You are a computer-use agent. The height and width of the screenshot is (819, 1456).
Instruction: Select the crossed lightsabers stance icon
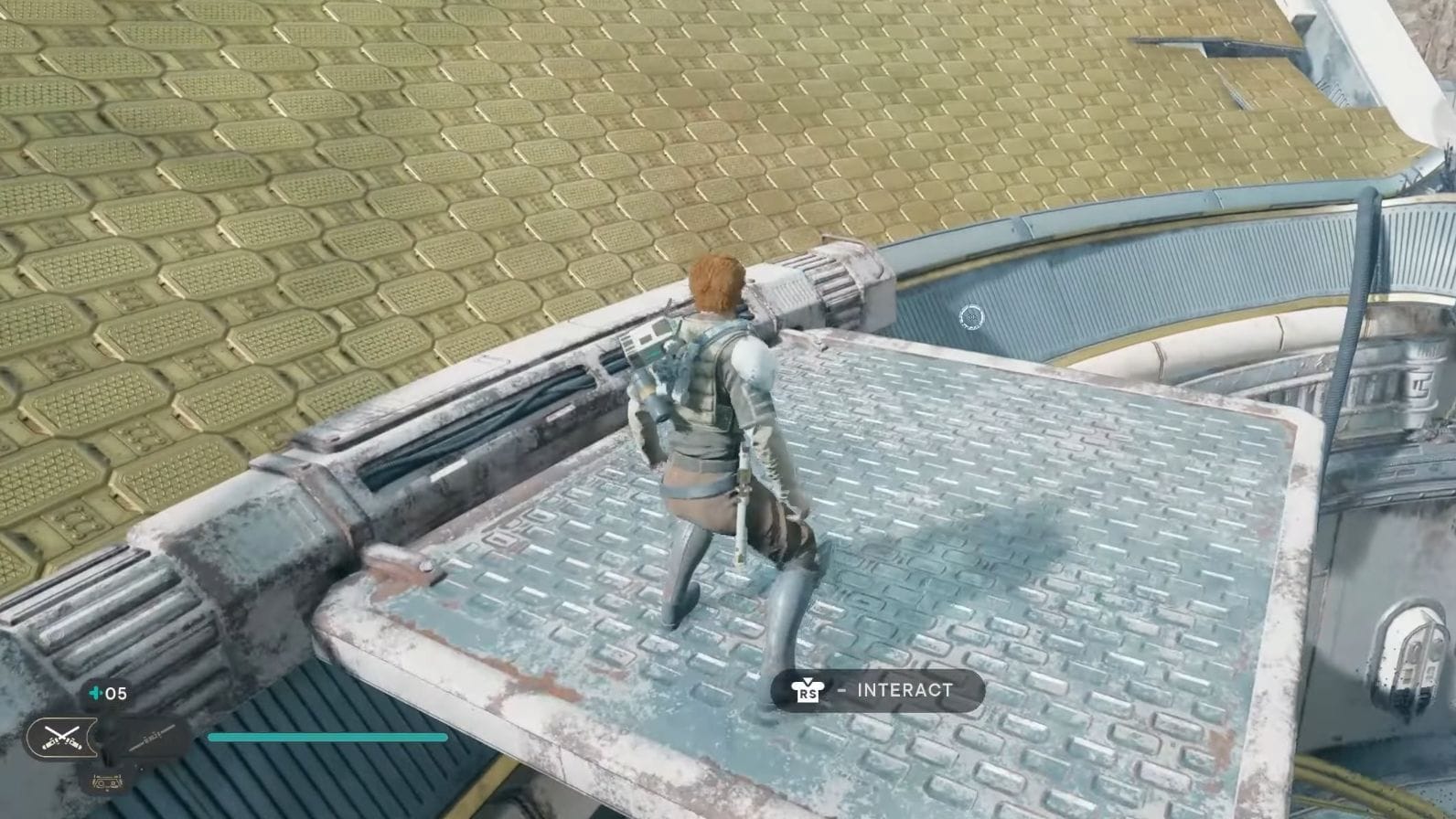[60, 735]
